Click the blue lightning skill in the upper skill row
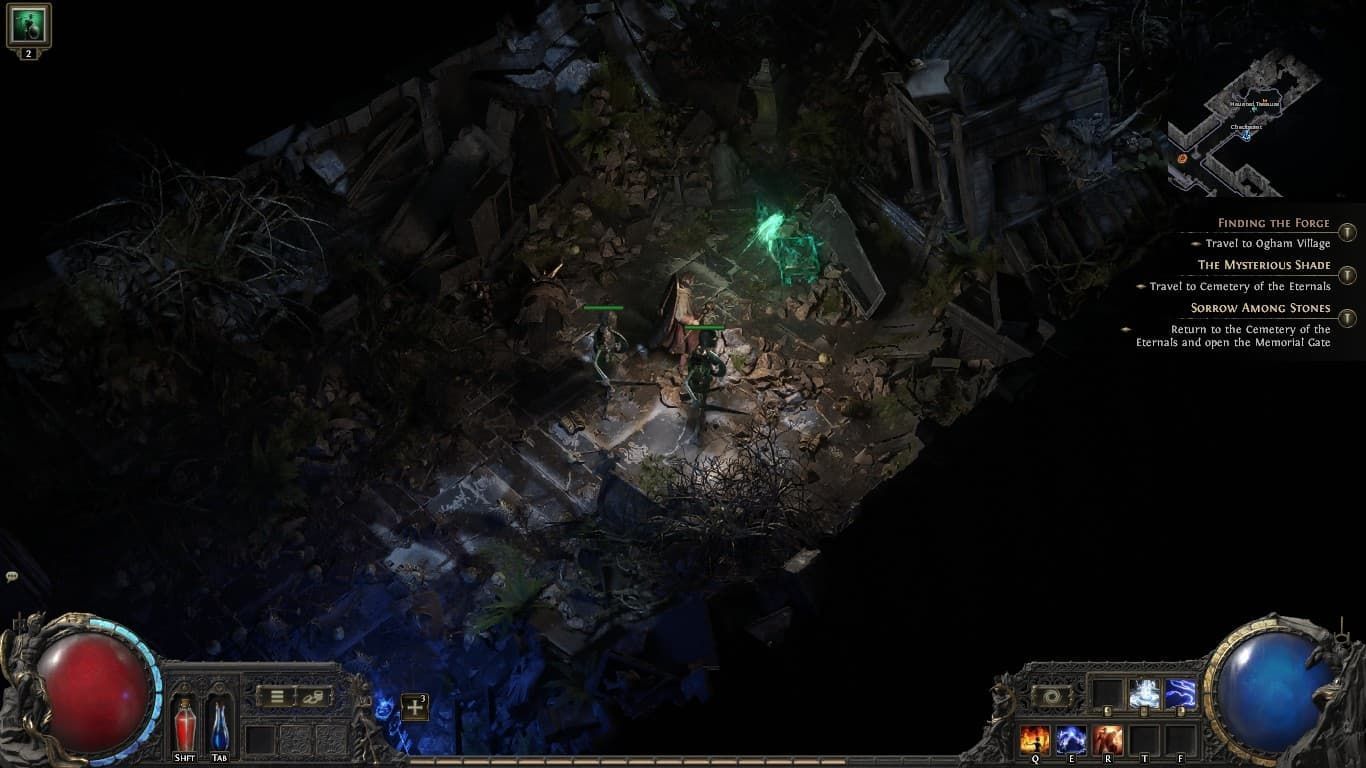 (1181, 694)
